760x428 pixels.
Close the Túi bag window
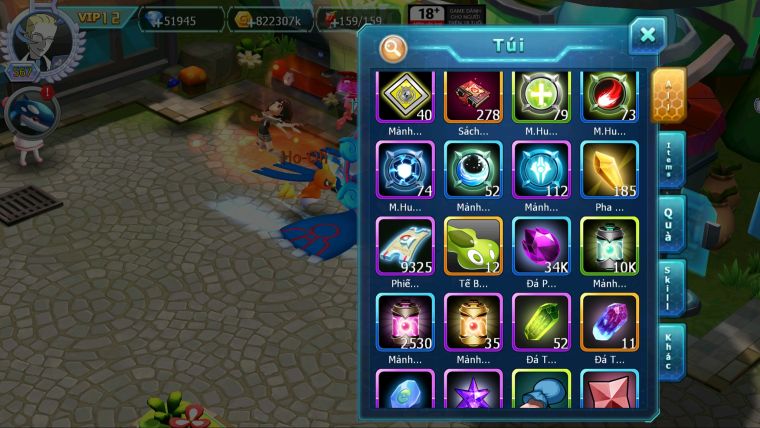[x=647, y=35]
